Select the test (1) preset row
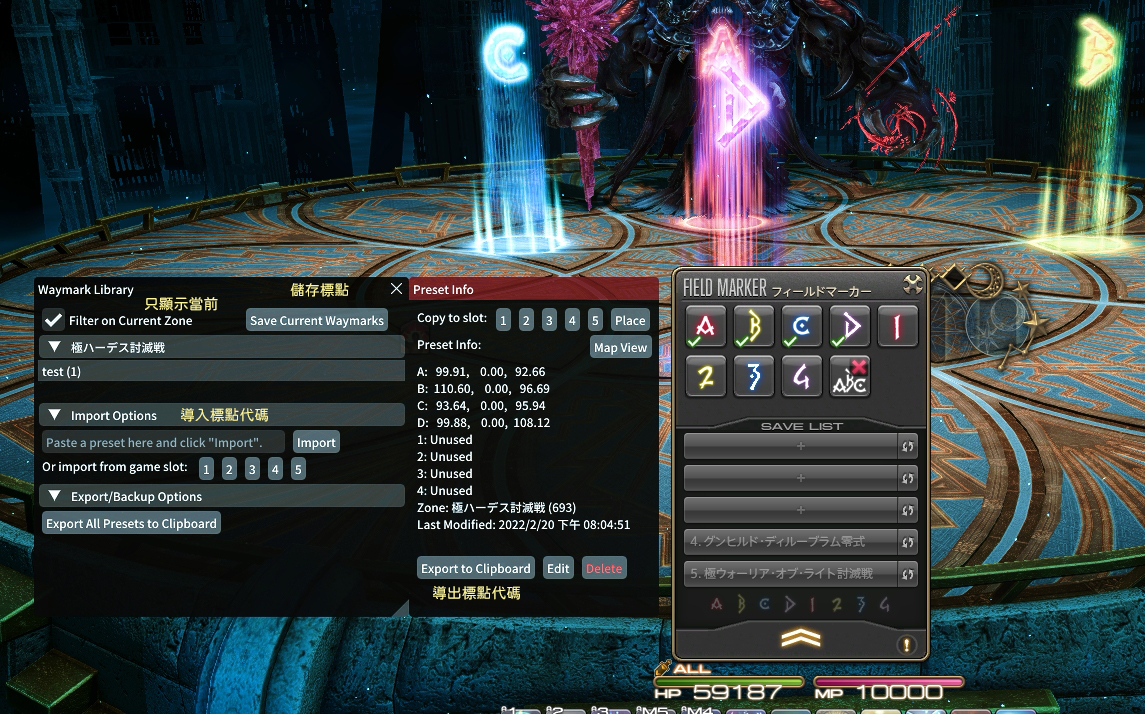This screenshot has height=714, width=1145. click(220, 371)
